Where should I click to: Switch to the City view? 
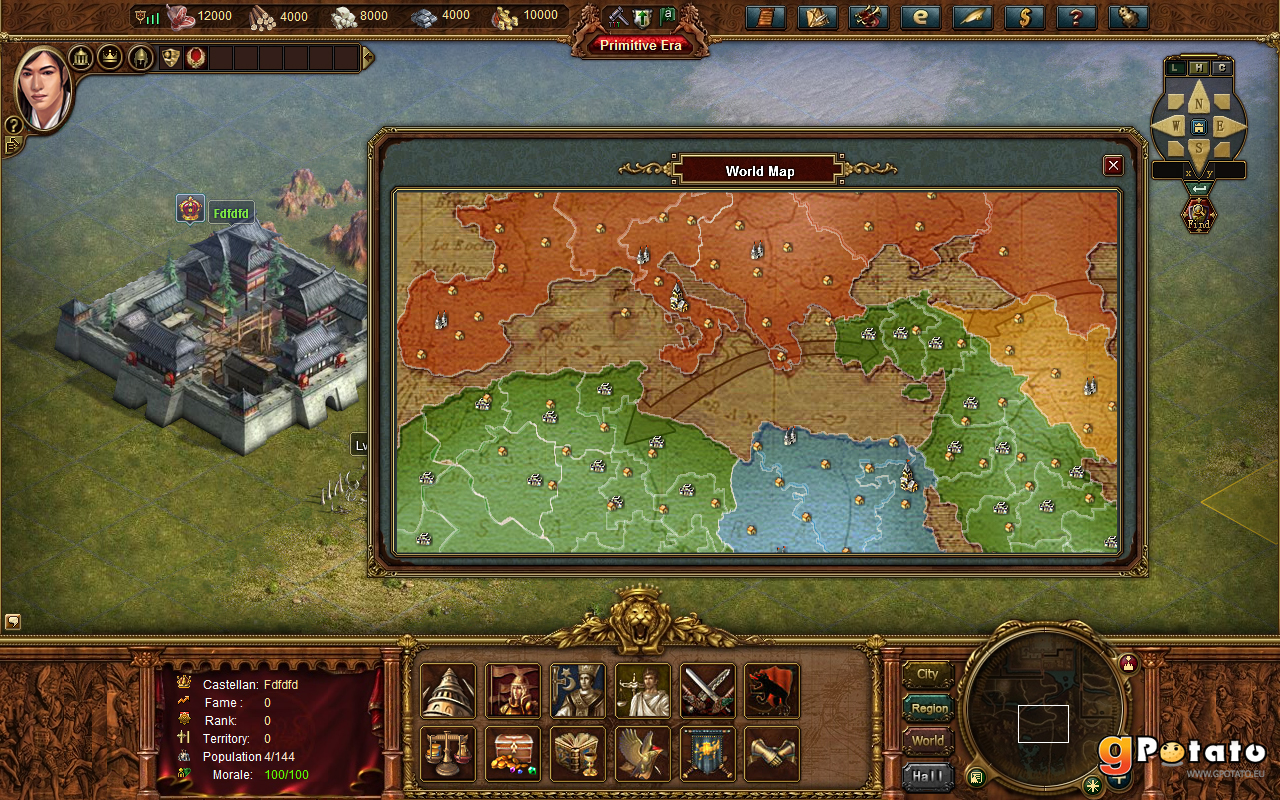tap(927, 675)
